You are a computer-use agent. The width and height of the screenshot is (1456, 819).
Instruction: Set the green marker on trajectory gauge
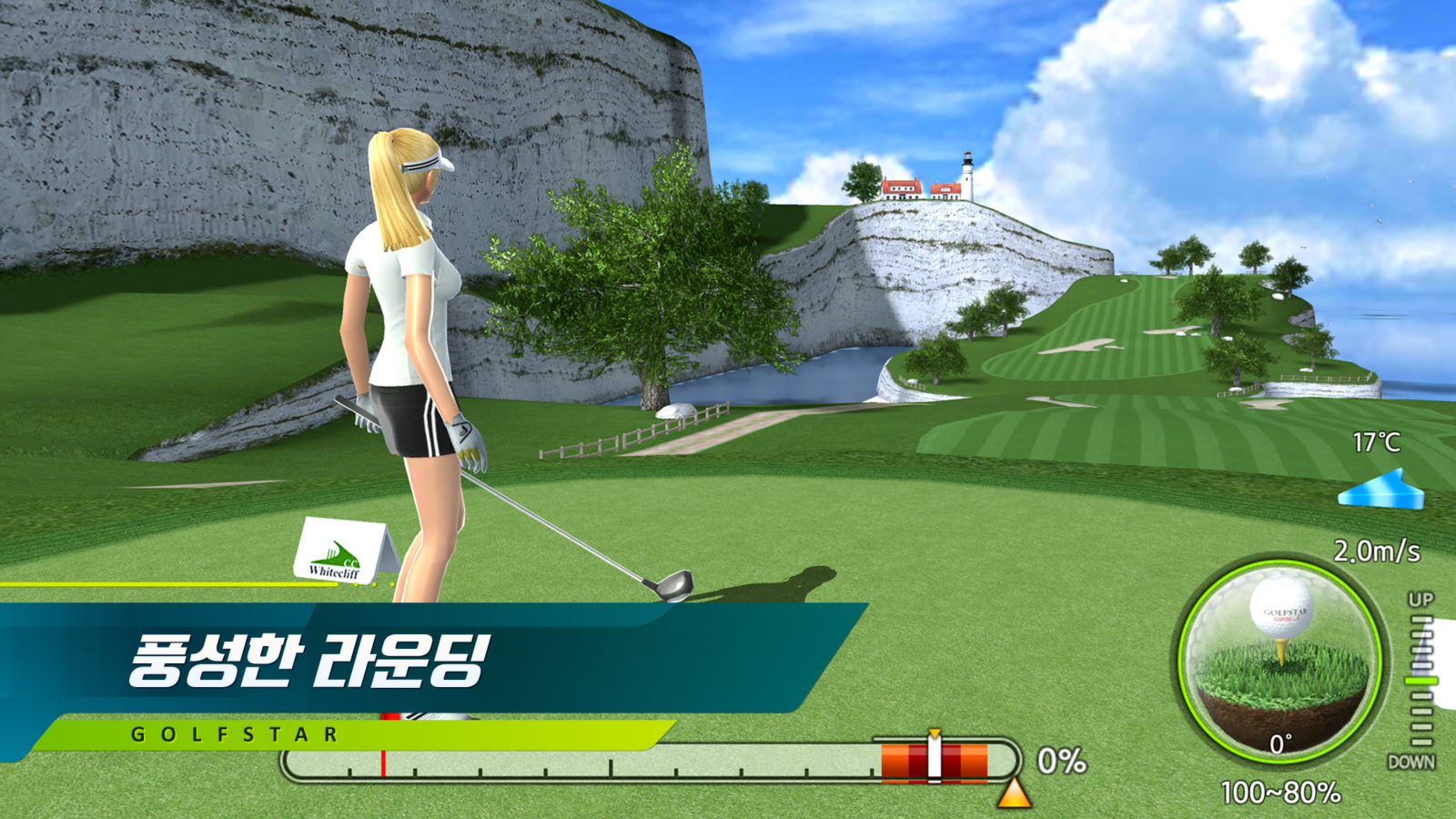[1421, 681]
